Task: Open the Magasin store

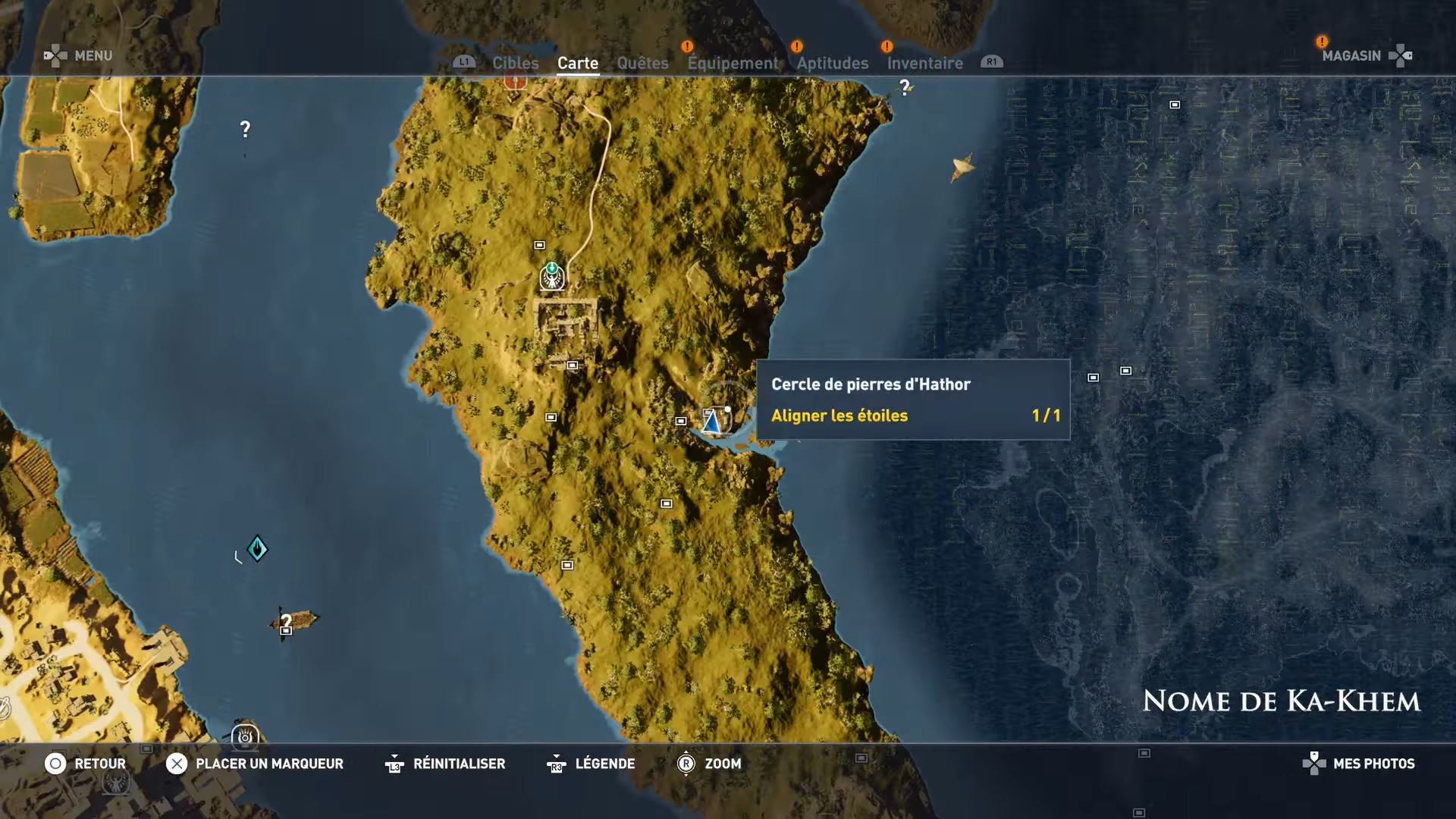Action: coord(1351,55)
